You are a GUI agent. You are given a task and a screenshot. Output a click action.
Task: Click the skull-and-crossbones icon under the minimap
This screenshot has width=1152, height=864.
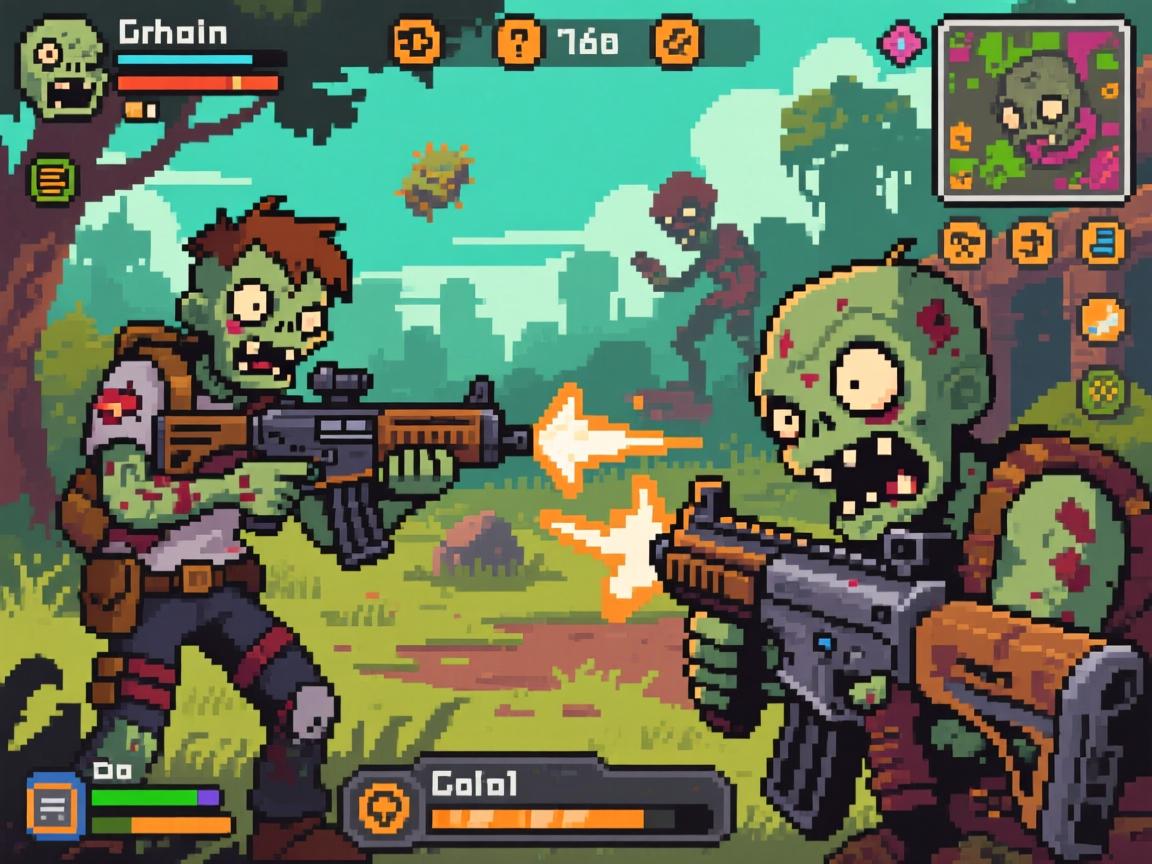click(965, 242)
